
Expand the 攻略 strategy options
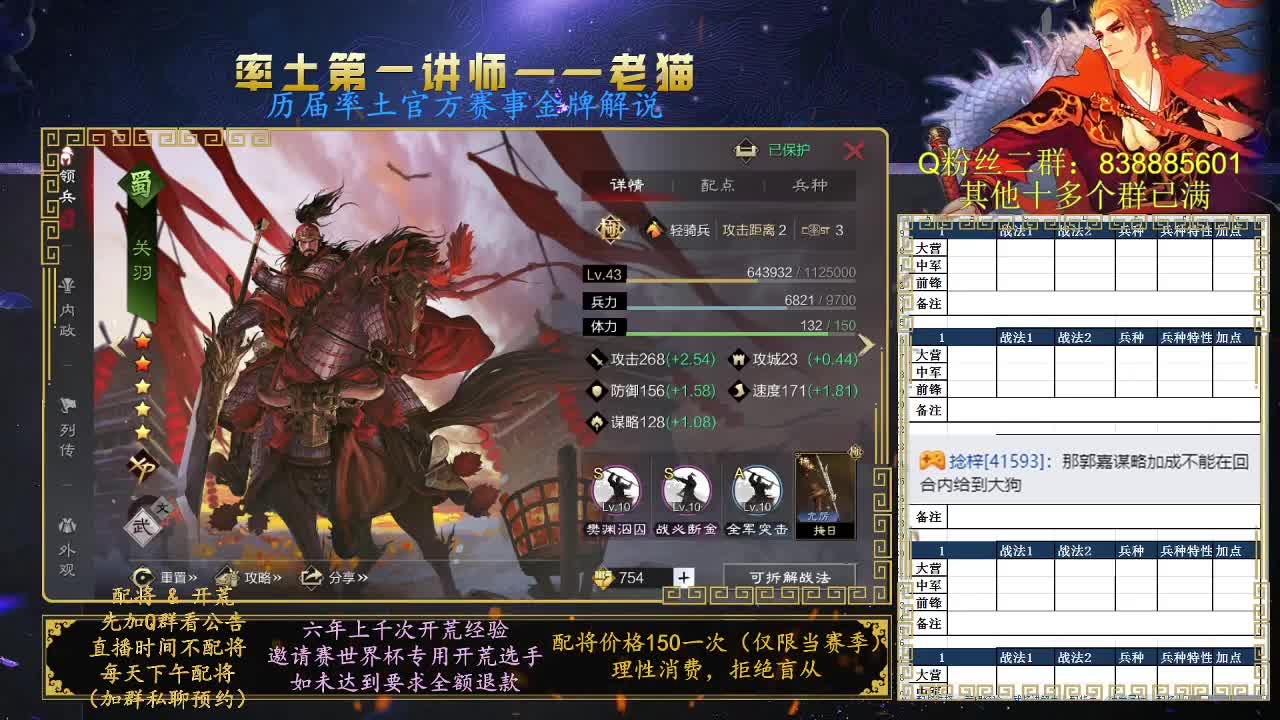(x=260, y=576)
